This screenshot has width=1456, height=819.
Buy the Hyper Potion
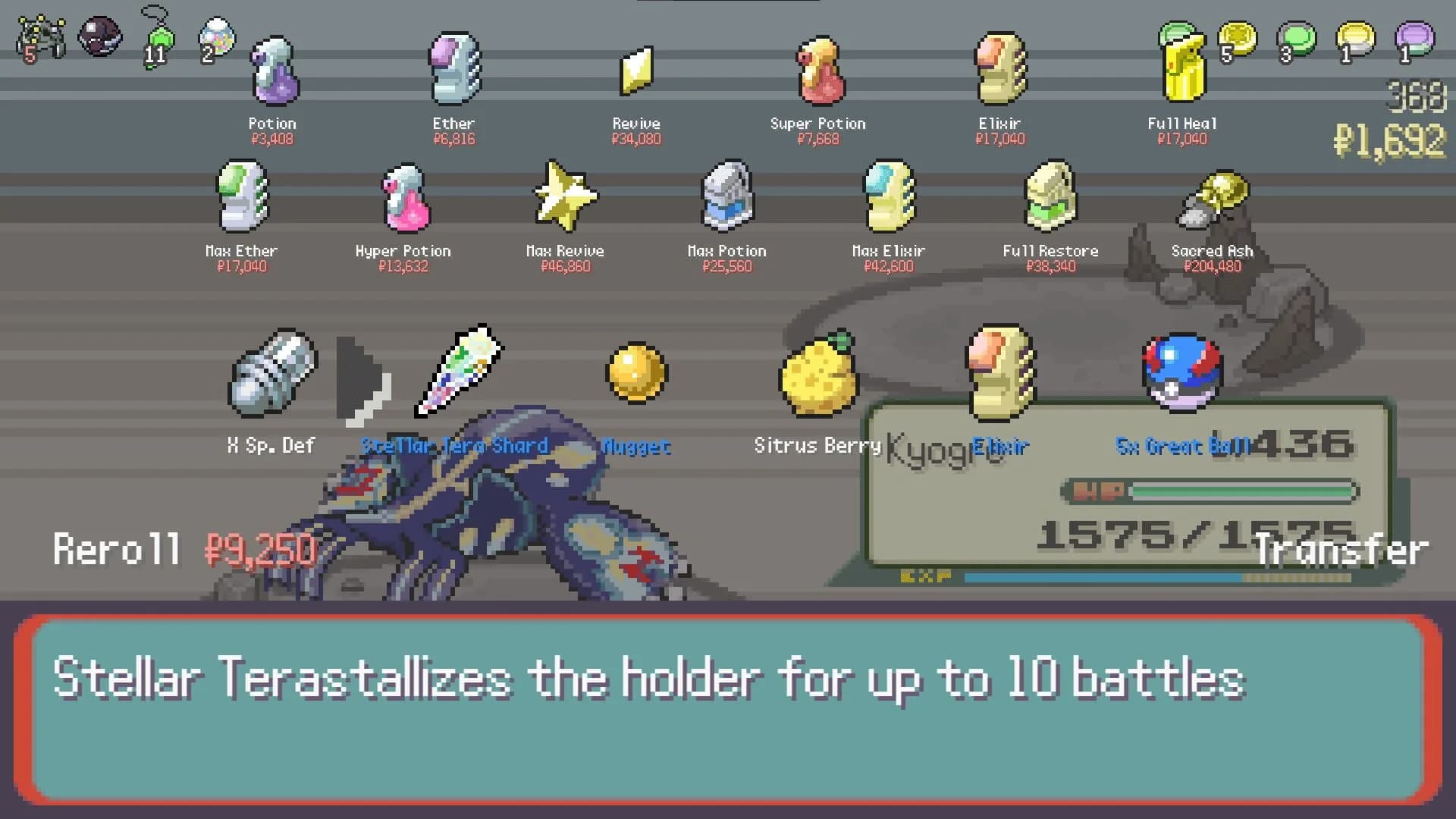coord(403,199)
